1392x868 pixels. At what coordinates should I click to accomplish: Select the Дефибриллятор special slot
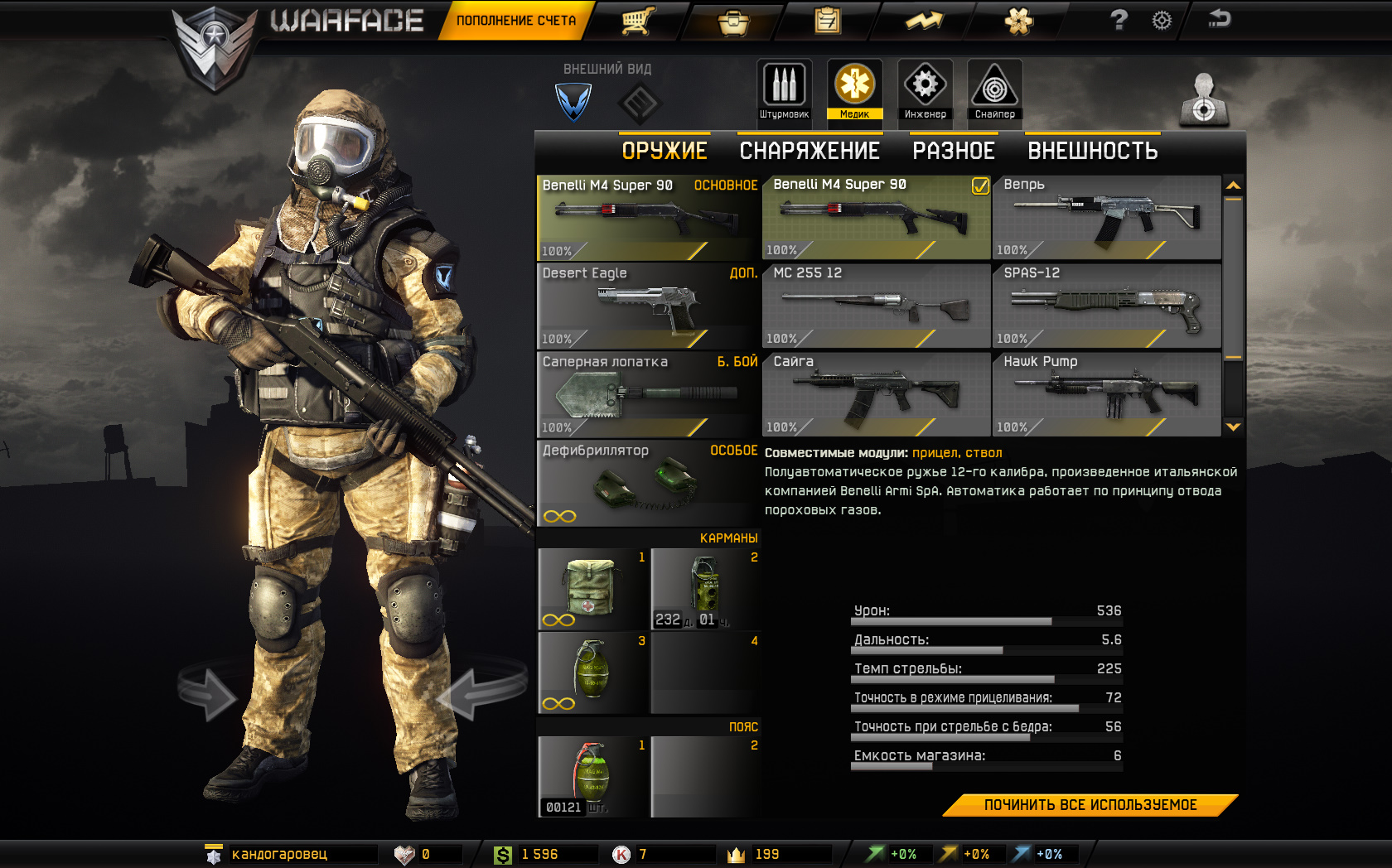(649, 484)
